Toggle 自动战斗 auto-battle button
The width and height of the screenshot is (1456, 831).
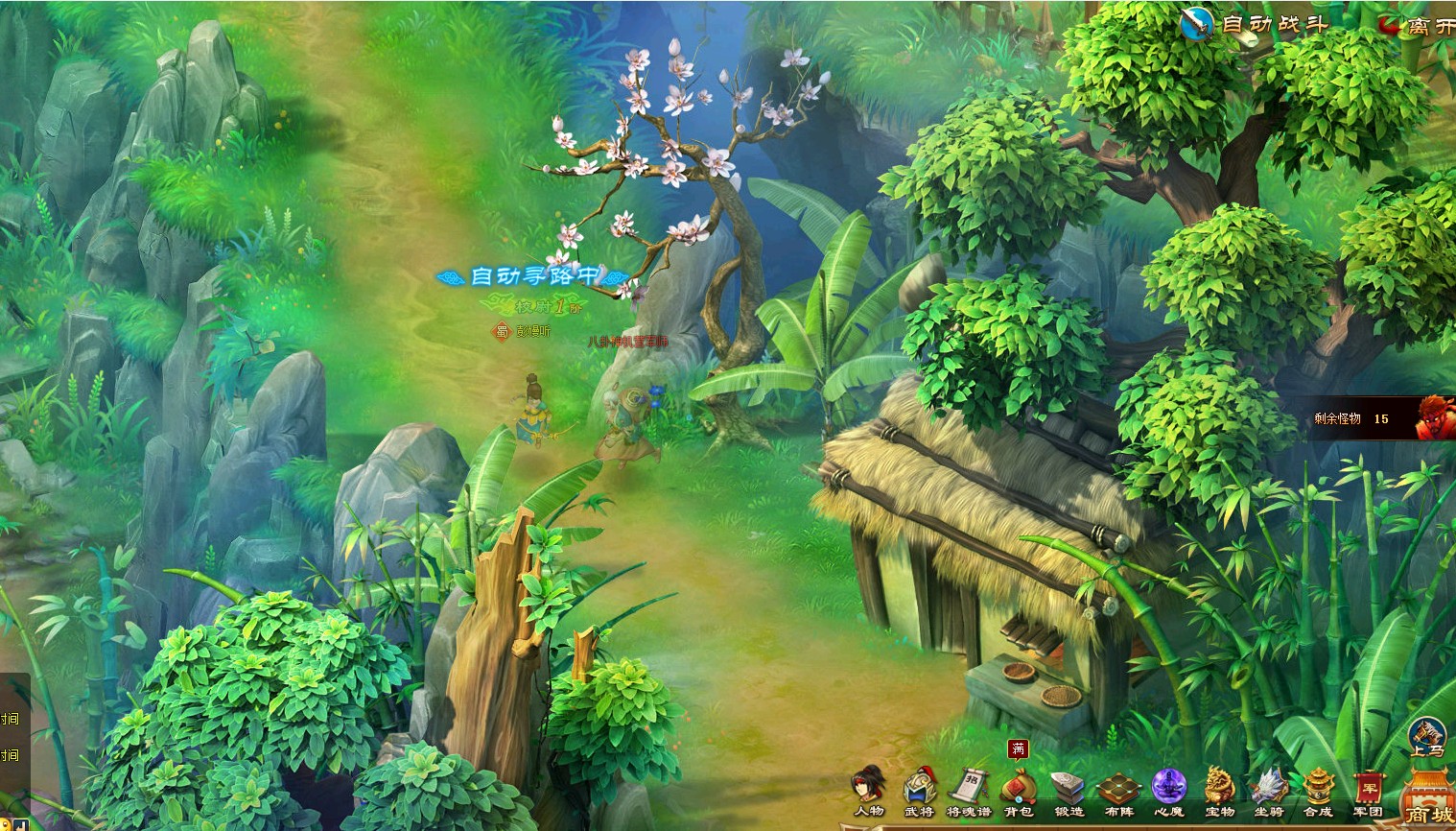(1255, 24)
